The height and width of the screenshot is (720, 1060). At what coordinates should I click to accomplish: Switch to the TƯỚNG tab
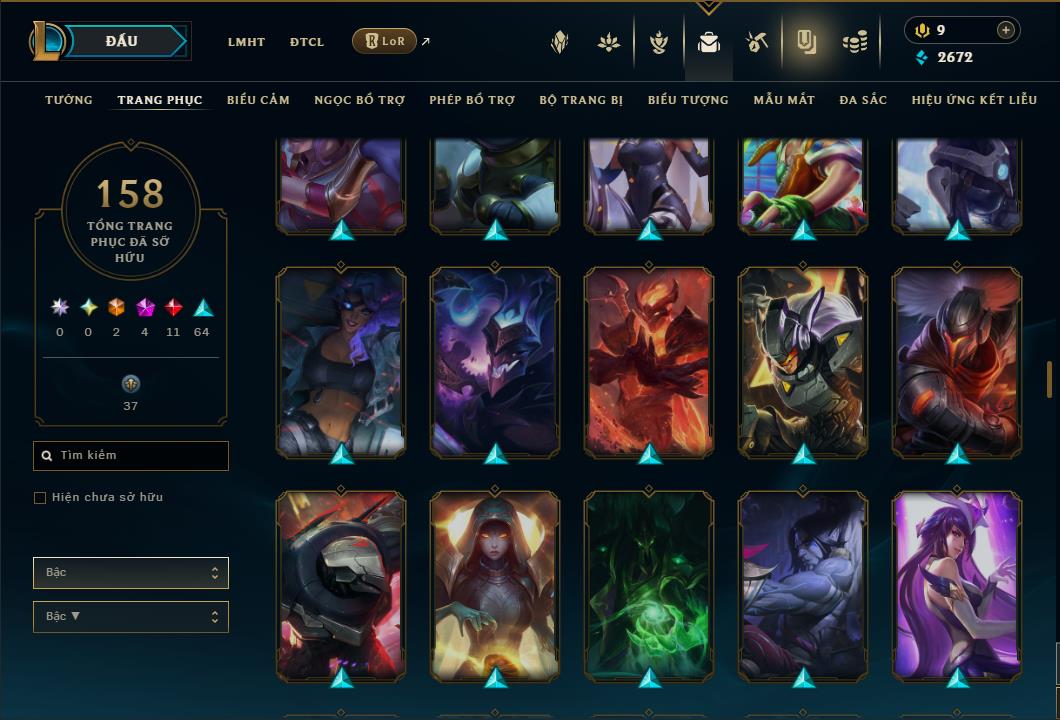69,100
